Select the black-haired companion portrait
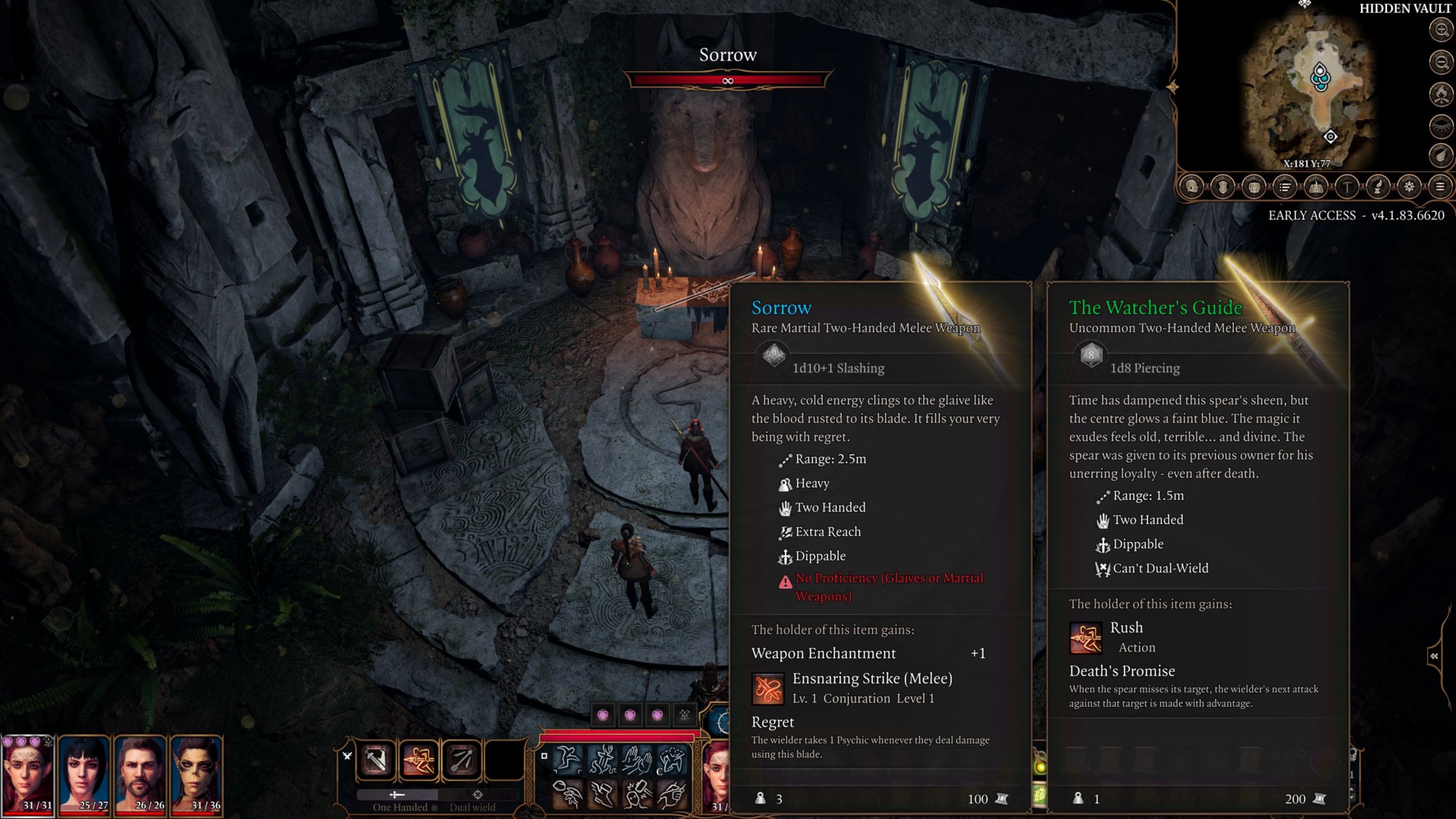The width and height of the screenshot is (1456, 819). (x=85, y=773)
